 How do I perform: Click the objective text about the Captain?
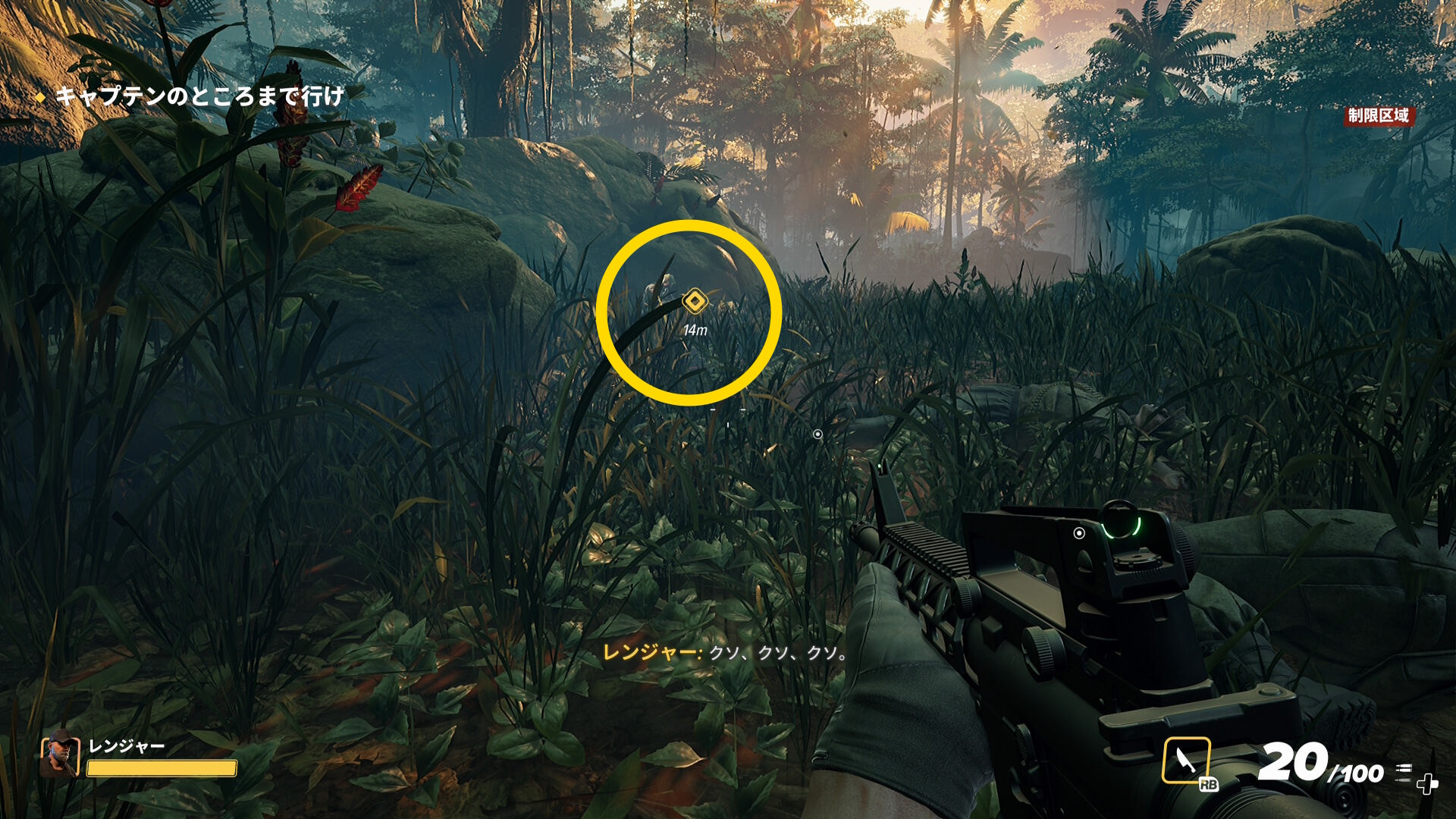click(199, 96)
